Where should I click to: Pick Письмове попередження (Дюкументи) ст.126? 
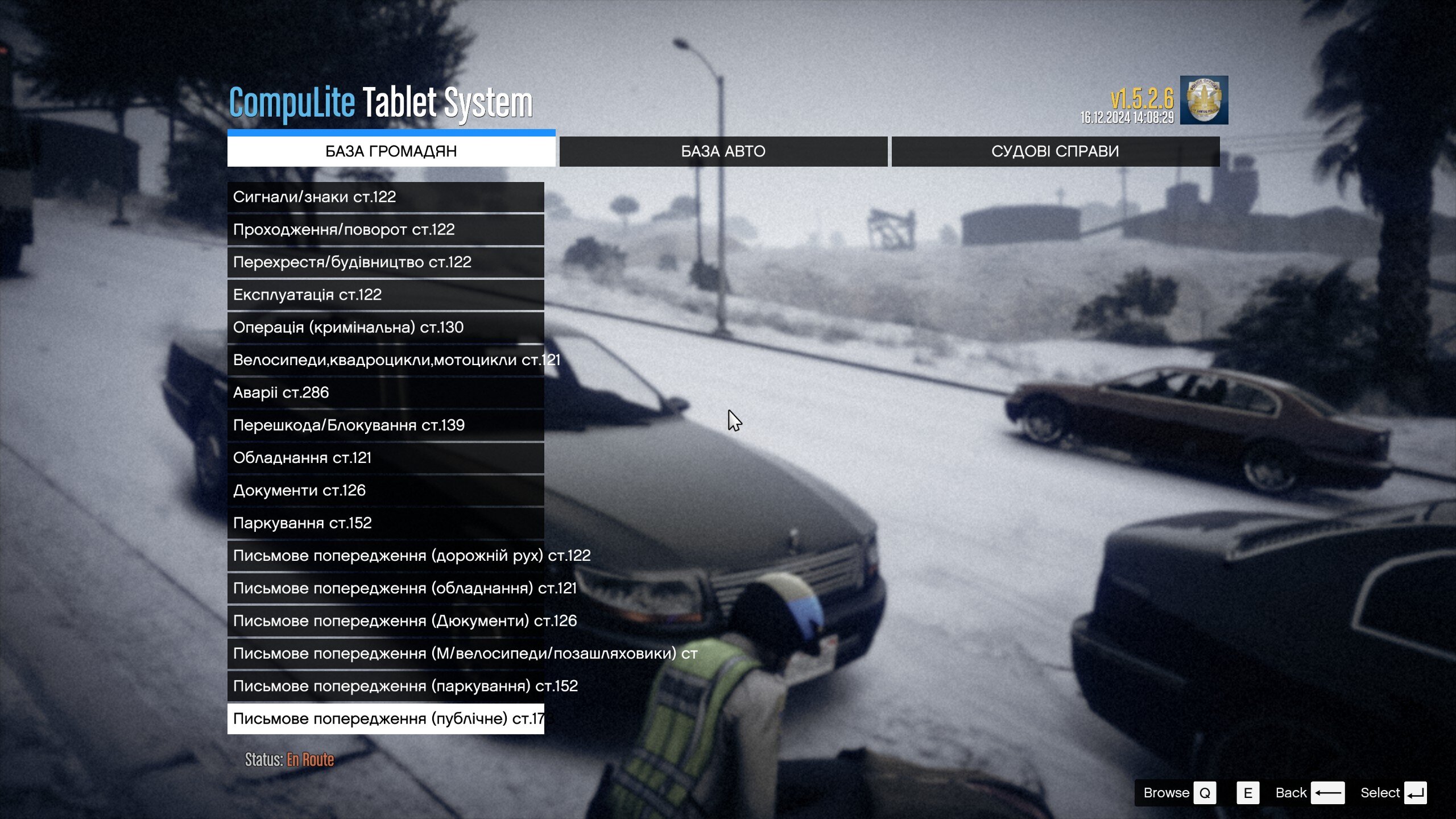(386, 621)
